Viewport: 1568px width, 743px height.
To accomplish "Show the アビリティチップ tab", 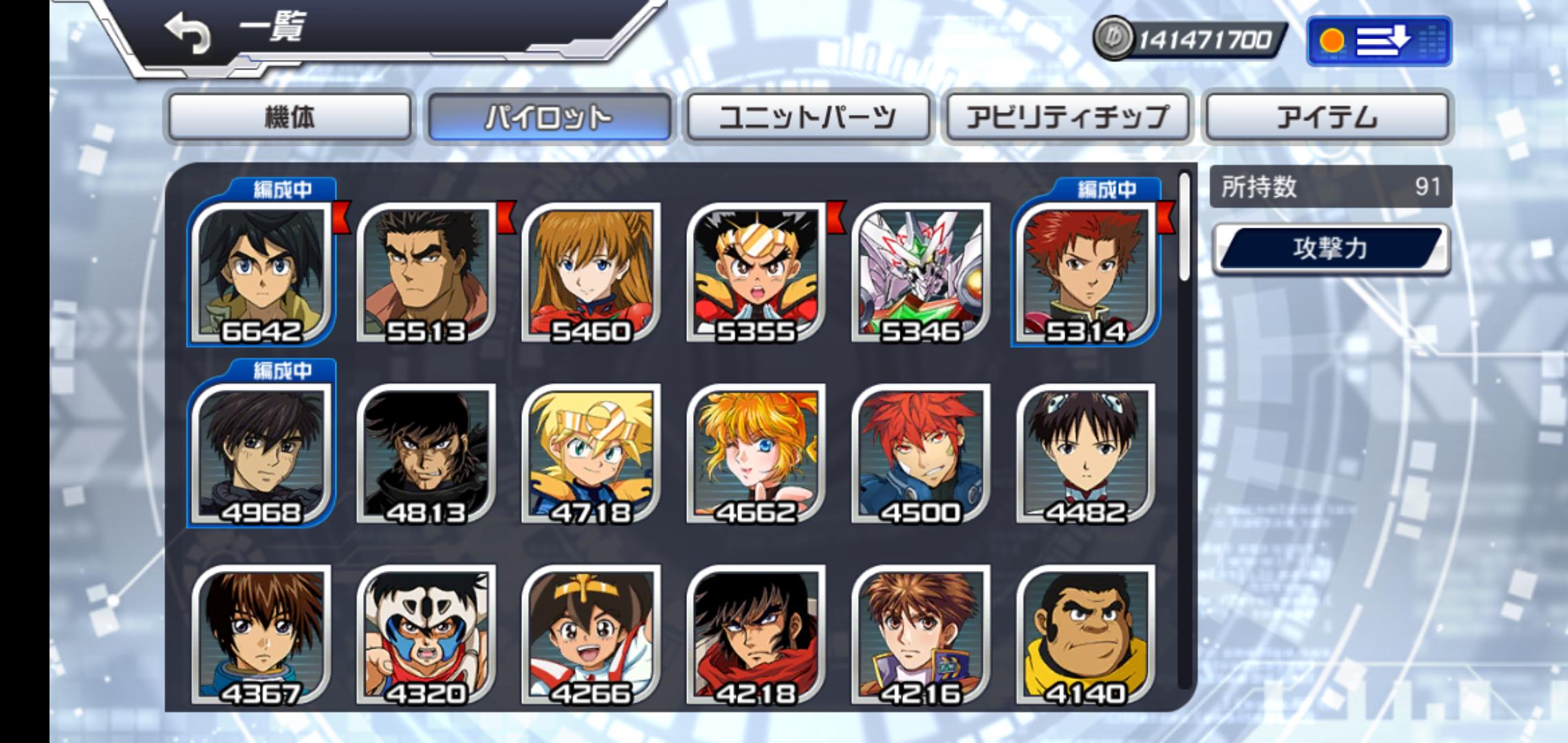I will (x=1067, y=117).
